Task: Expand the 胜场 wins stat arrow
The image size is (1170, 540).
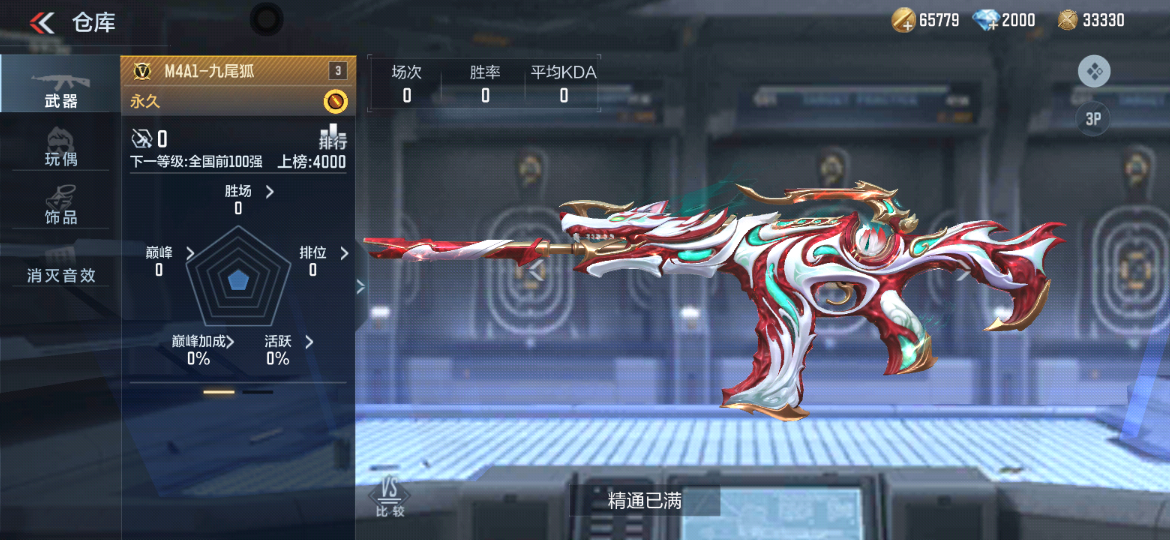Action: click(270, 191)
